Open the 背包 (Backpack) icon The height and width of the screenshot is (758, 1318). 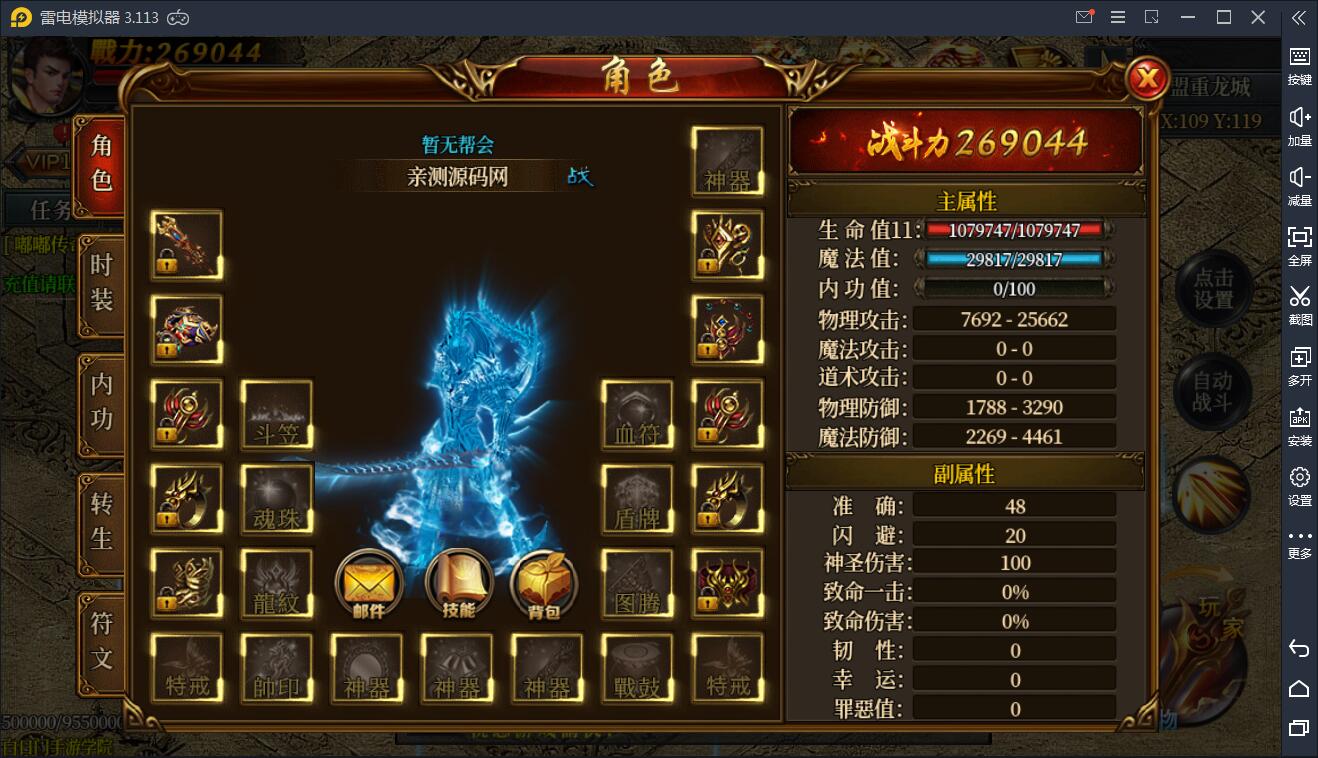(x=546, y=585)
